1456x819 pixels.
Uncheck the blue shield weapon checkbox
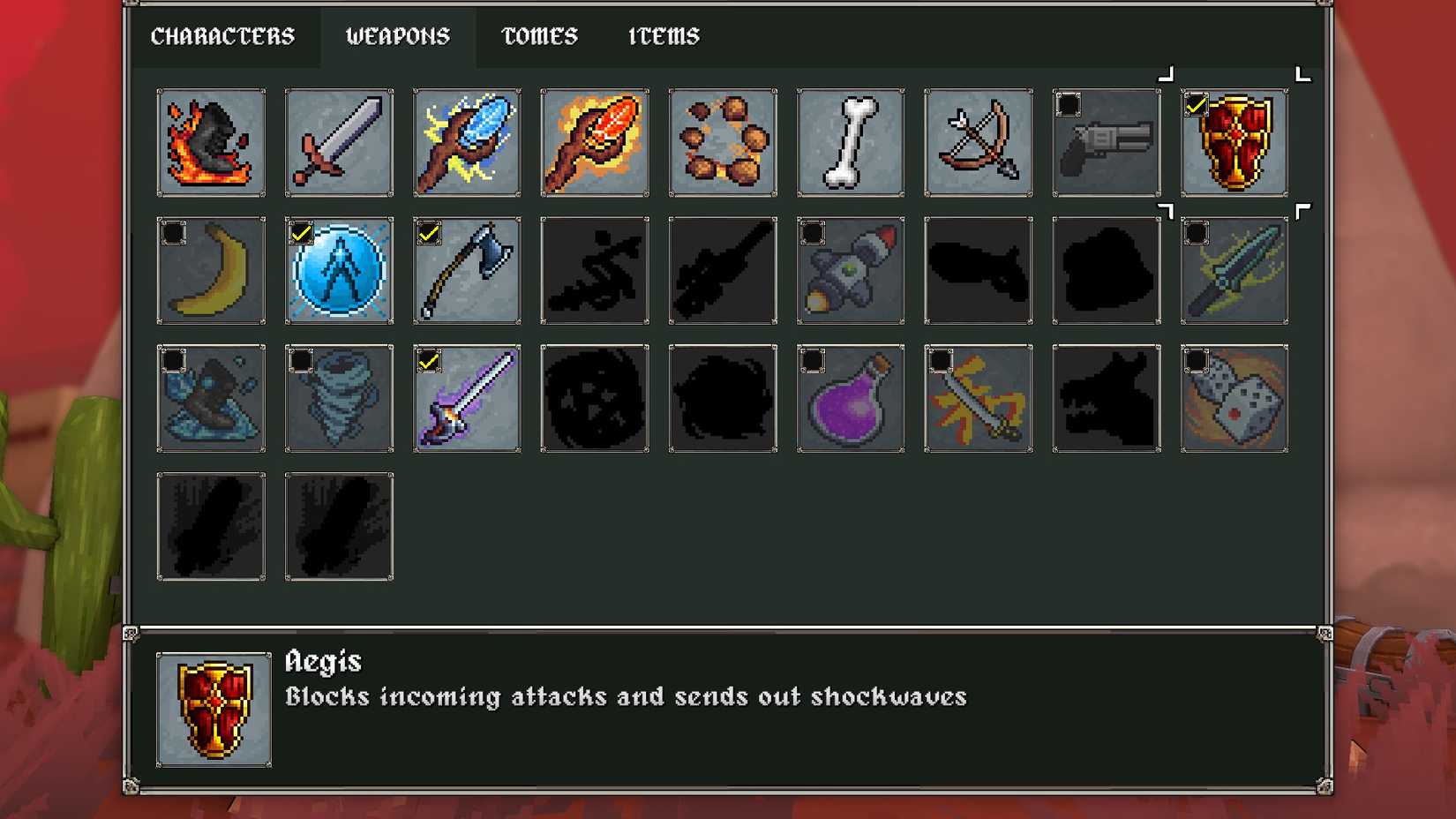pos(301,231)
